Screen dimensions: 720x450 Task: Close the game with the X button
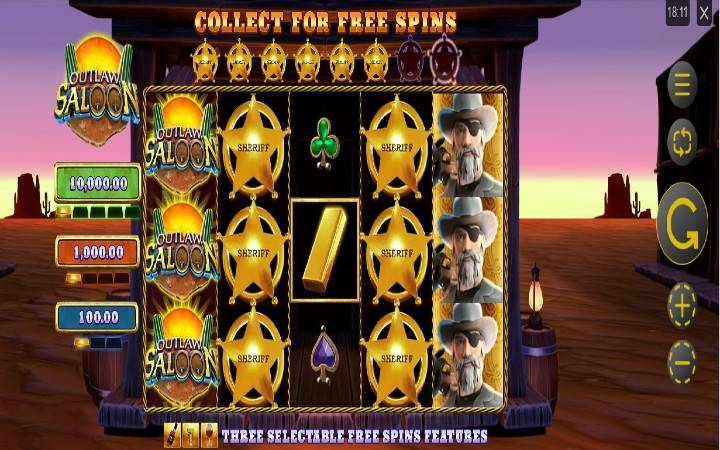point(706,15)
